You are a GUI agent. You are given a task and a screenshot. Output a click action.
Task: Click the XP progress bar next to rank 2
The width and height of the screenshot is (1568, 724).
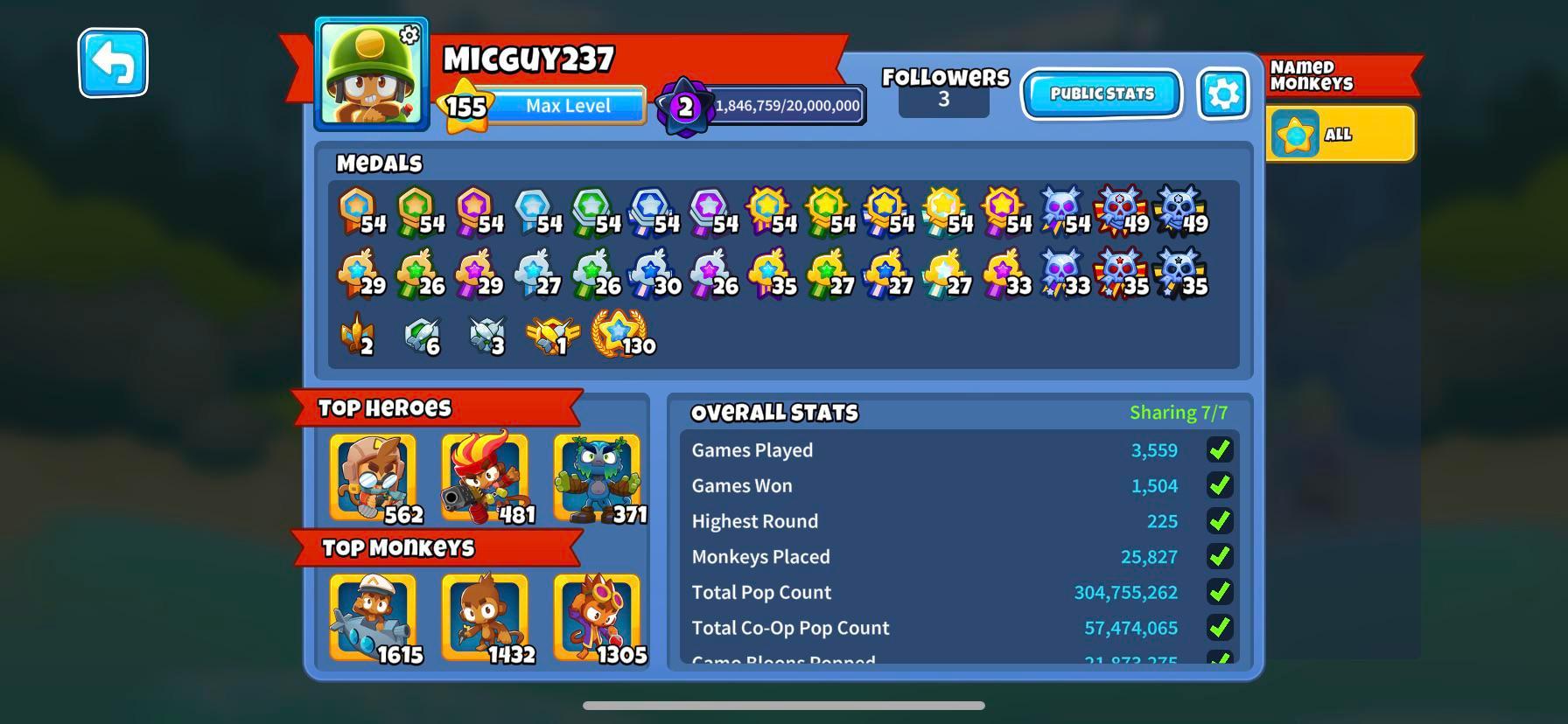point(786,105)
